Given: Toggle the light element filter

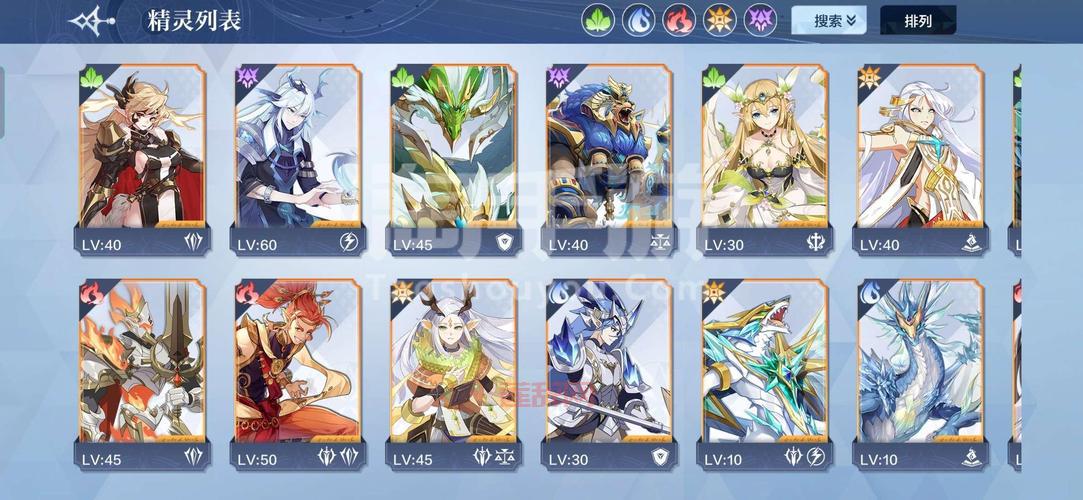Looking at the screenshot, I should [x=720, y=20].
